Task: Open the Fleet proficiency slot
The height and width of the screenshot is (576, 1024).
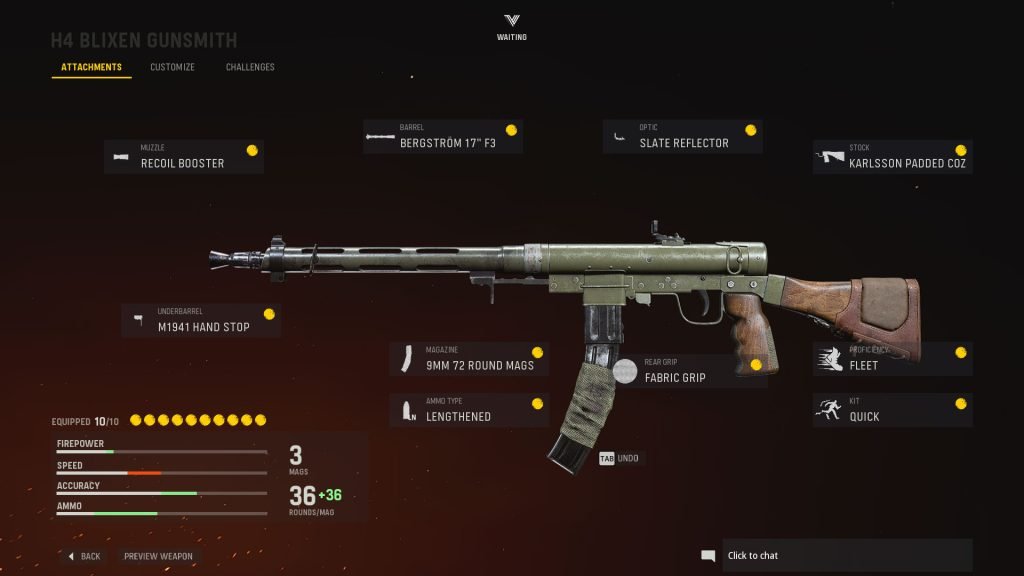Action: click(x=892, y=359)
